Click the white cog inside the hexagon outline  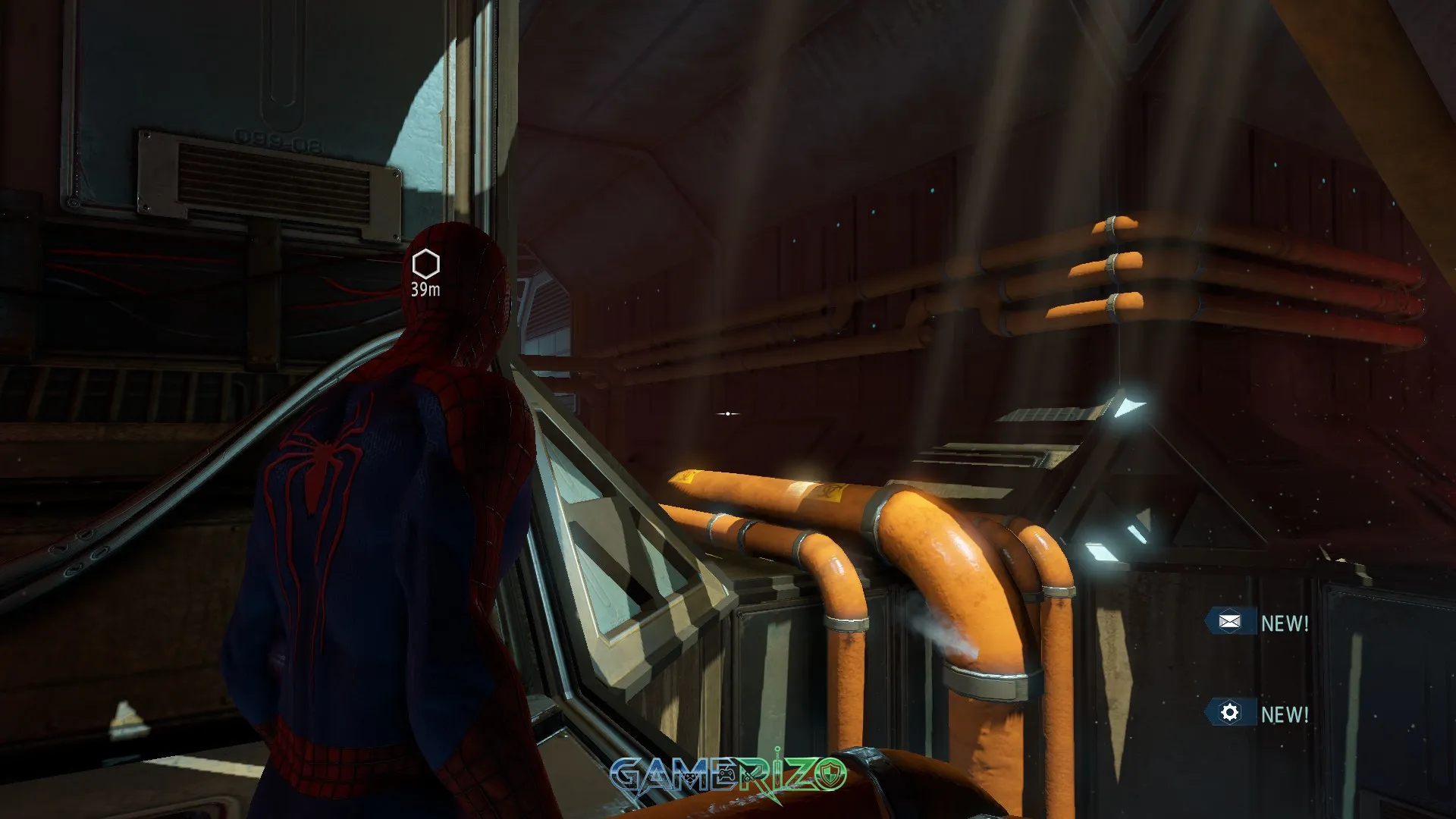1229,713
